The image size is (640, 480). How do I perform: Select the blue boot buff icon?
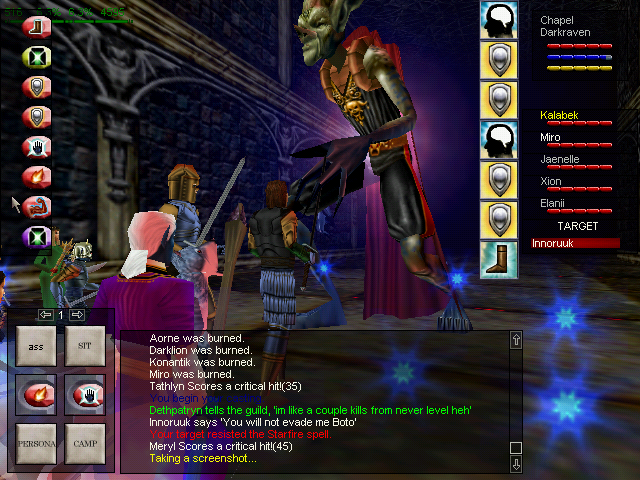(x=498, y=258)
